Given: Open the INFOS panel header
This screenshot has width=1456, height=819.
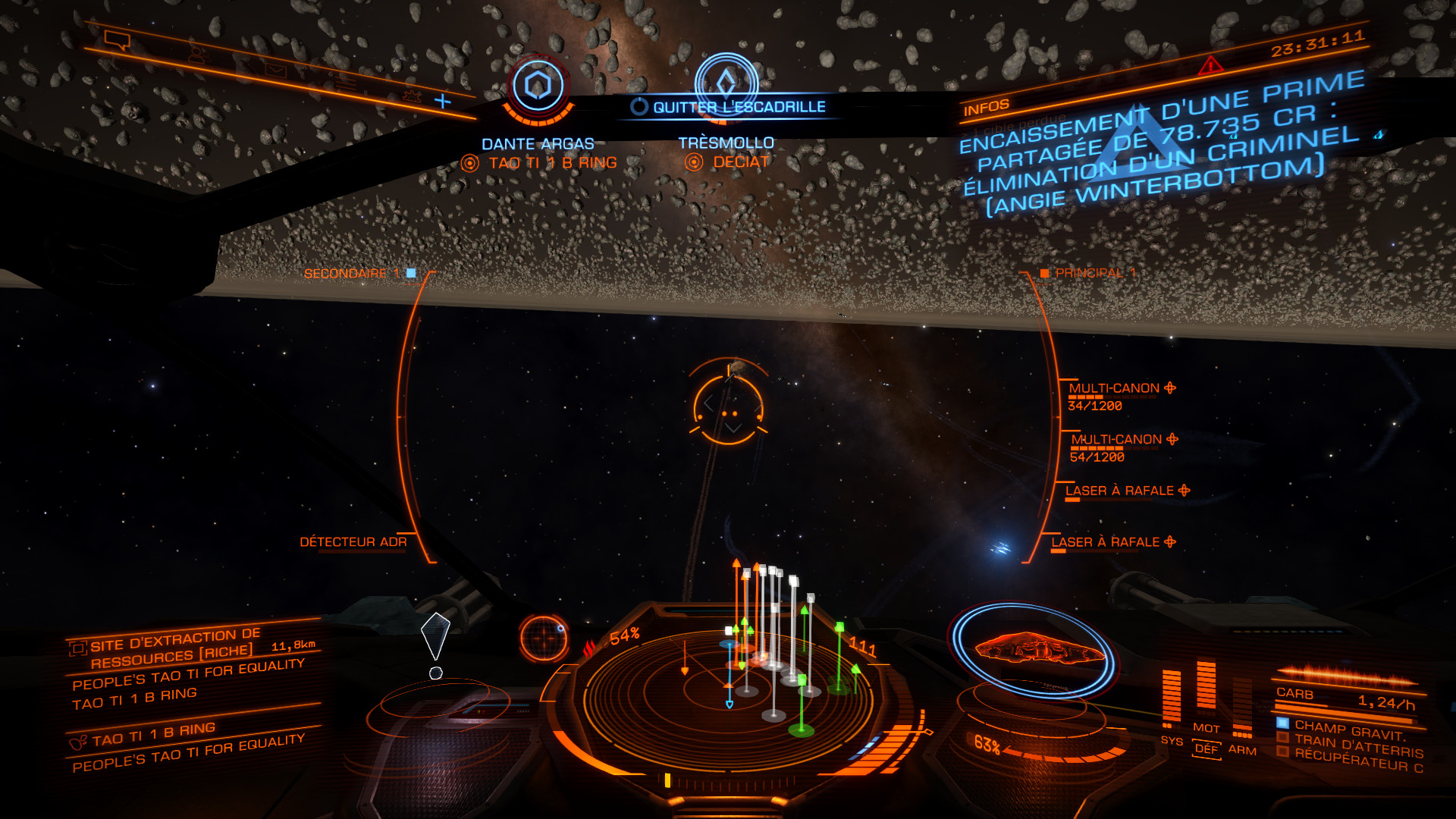Looking at the screenshot, I should coord(986,108).
